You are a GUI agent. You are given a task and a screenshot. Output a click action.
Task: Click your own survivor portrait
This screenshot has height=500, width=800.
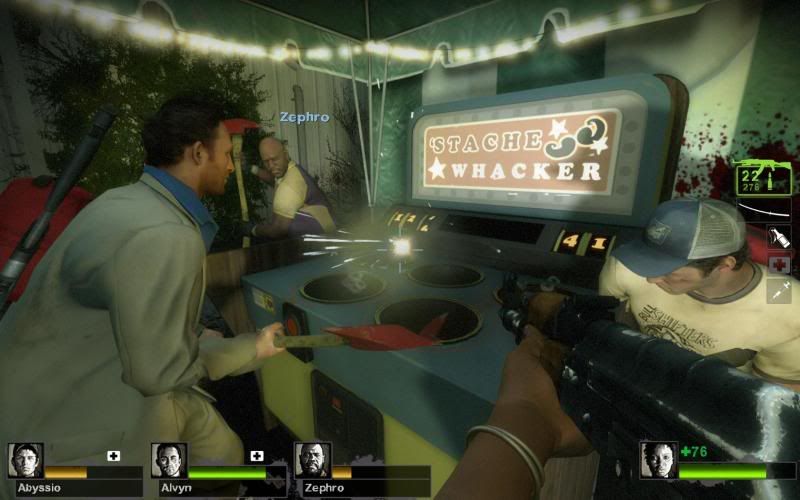[658, 460]
